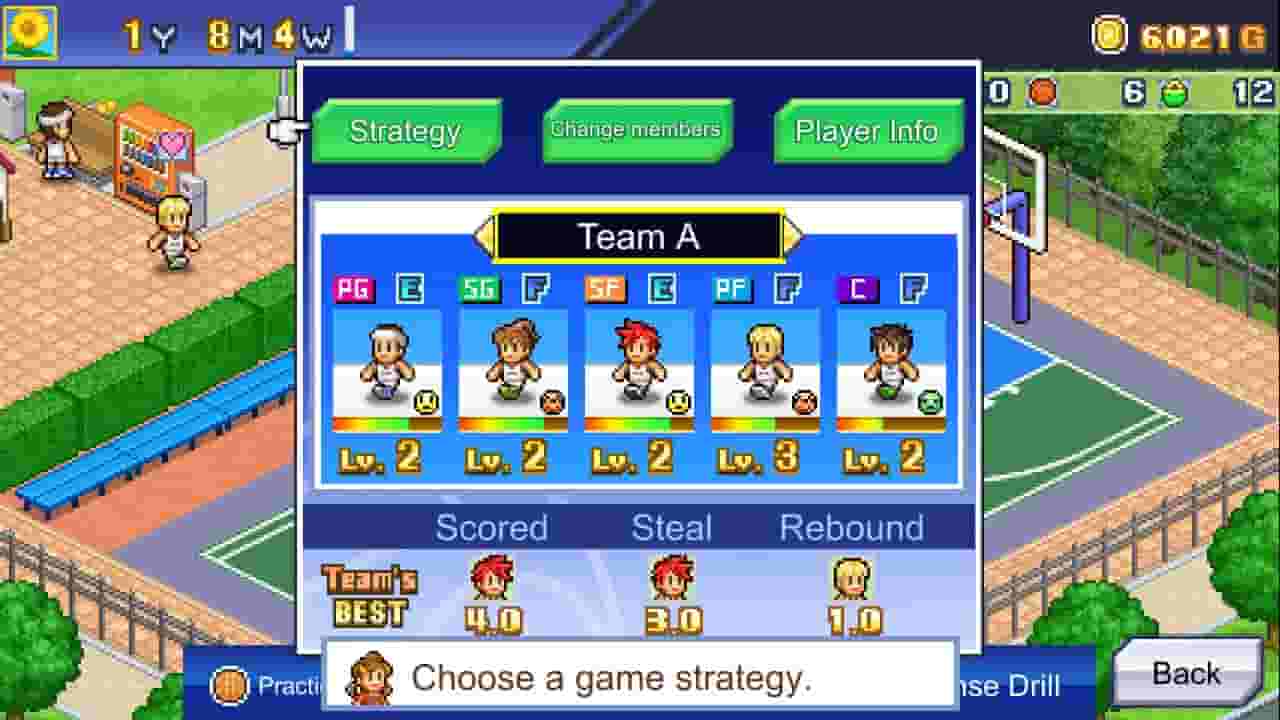Click the sad mood face on the PG card
The width and height of the screenshot is (1280, 720).
tap(424, 399)
